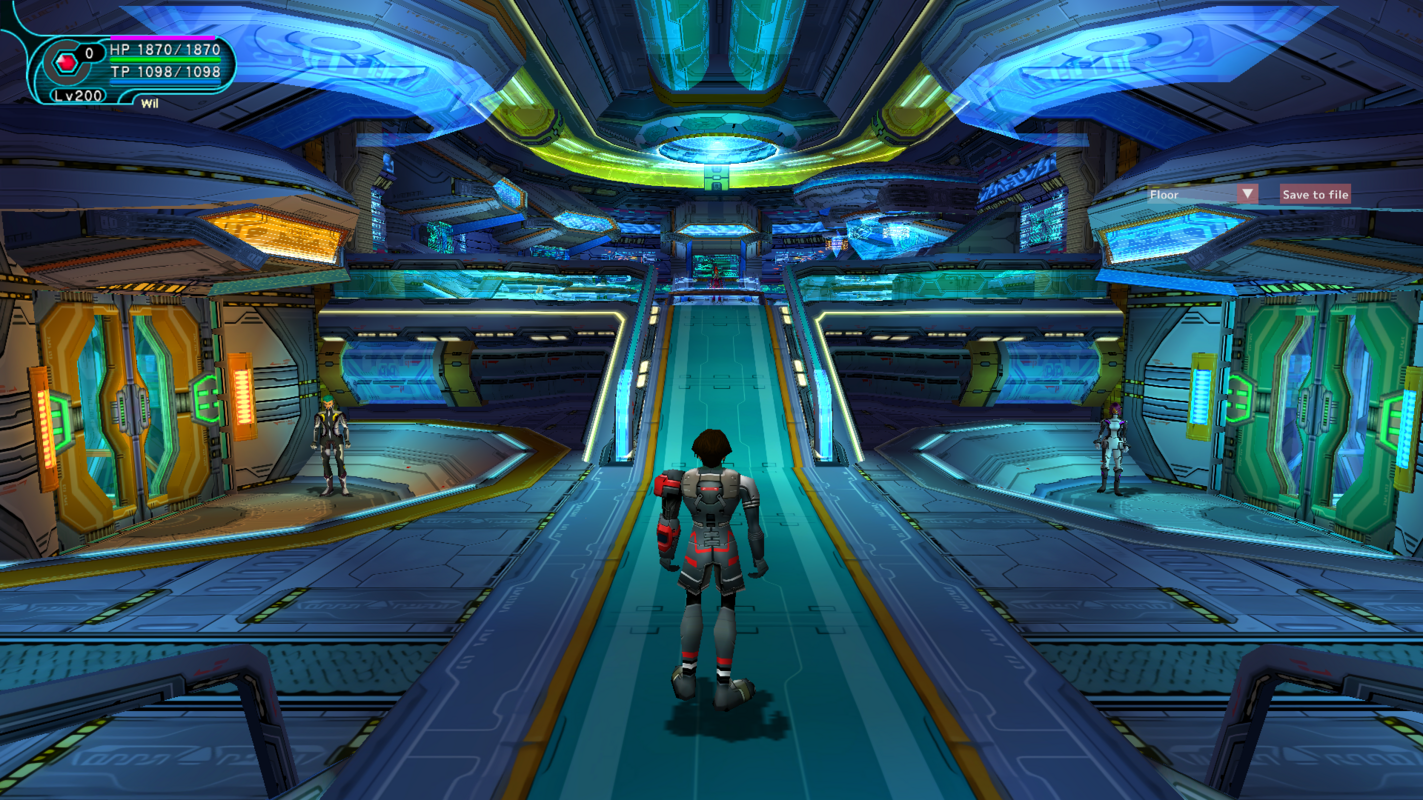1423x800 pixels.
Task: Click the HP 1870/1870 display
Action: click(164, 48)
